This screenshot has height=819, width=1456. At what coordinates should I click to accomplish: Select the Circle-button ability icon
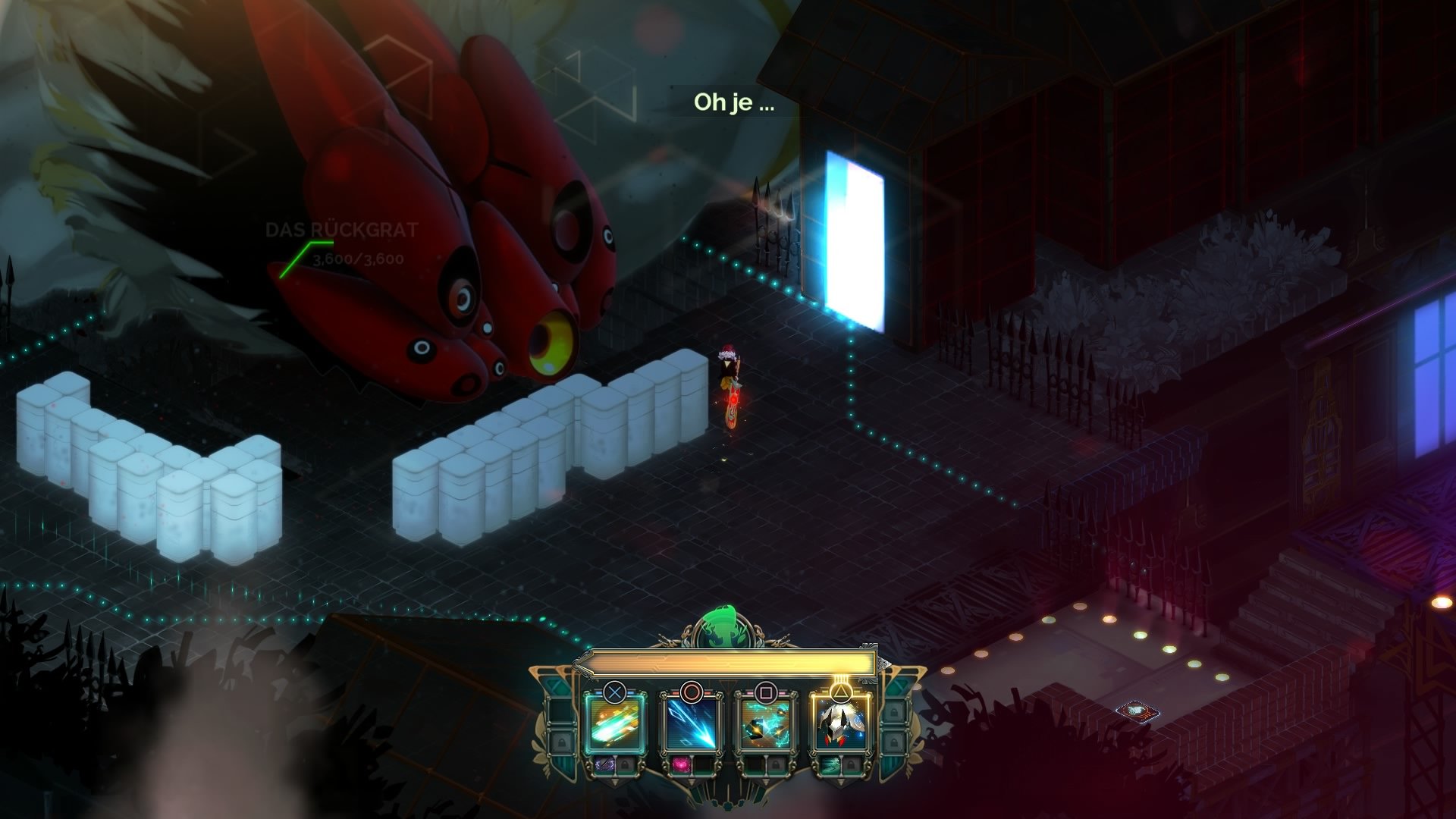(692, 725)
